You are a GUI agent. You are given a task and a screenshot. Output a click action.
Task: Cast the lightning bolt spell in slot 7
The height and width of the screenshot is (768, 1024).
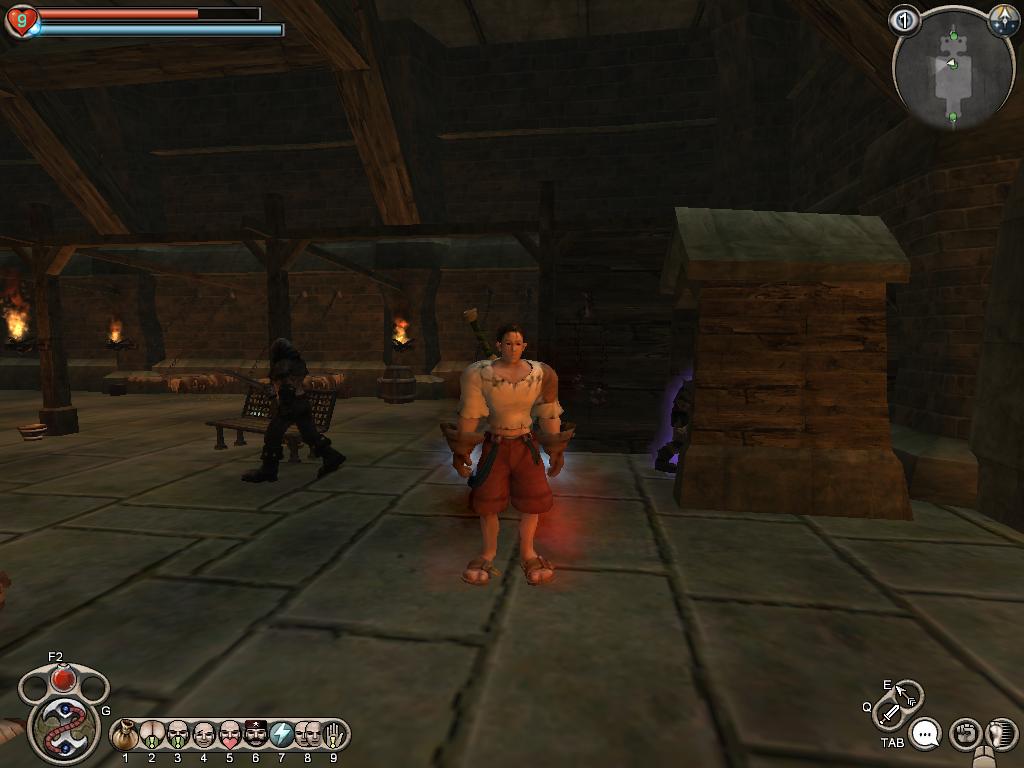pos(282,736)
